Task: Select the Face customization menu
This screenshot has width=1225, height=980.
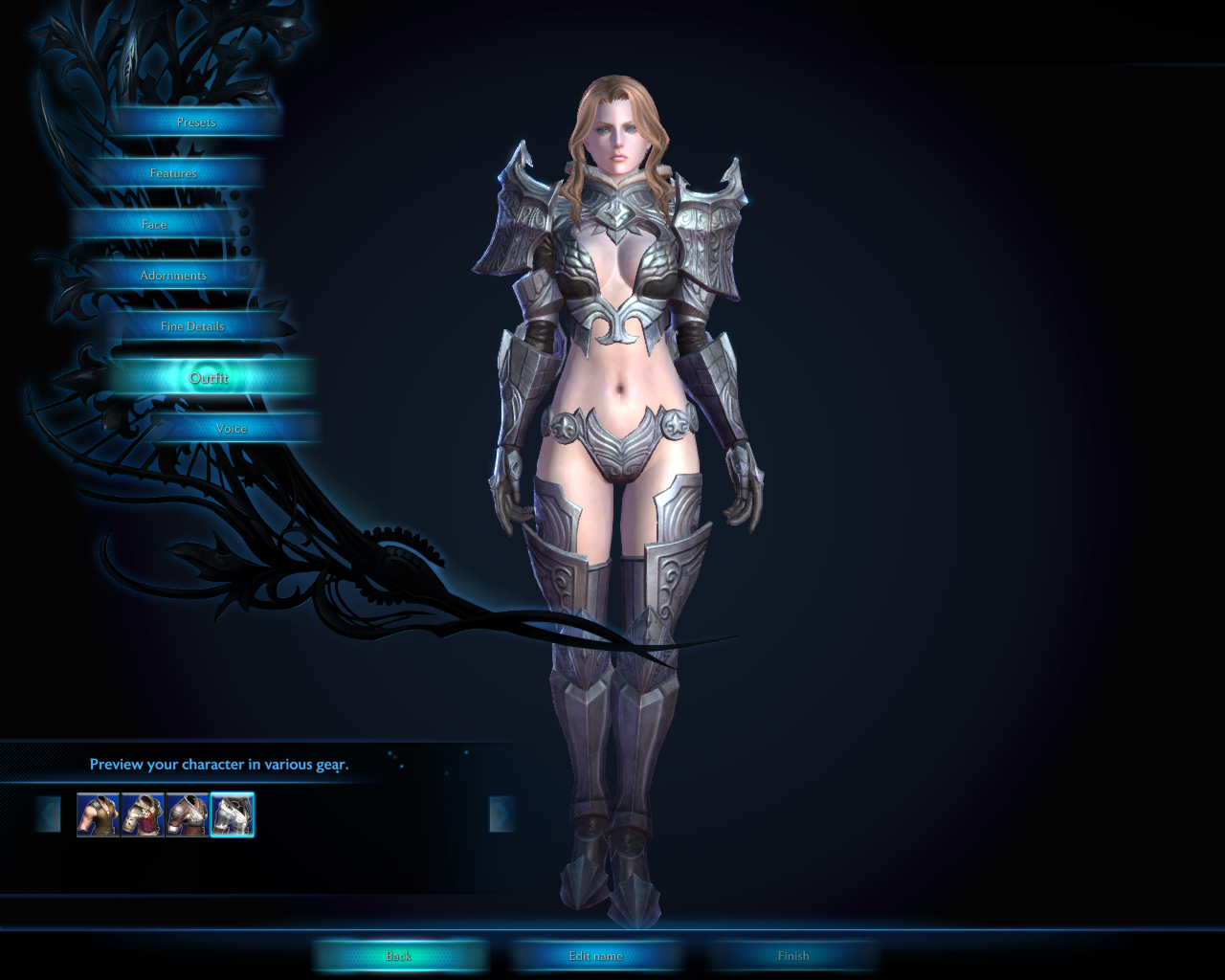Action: (x=154, y=225)
